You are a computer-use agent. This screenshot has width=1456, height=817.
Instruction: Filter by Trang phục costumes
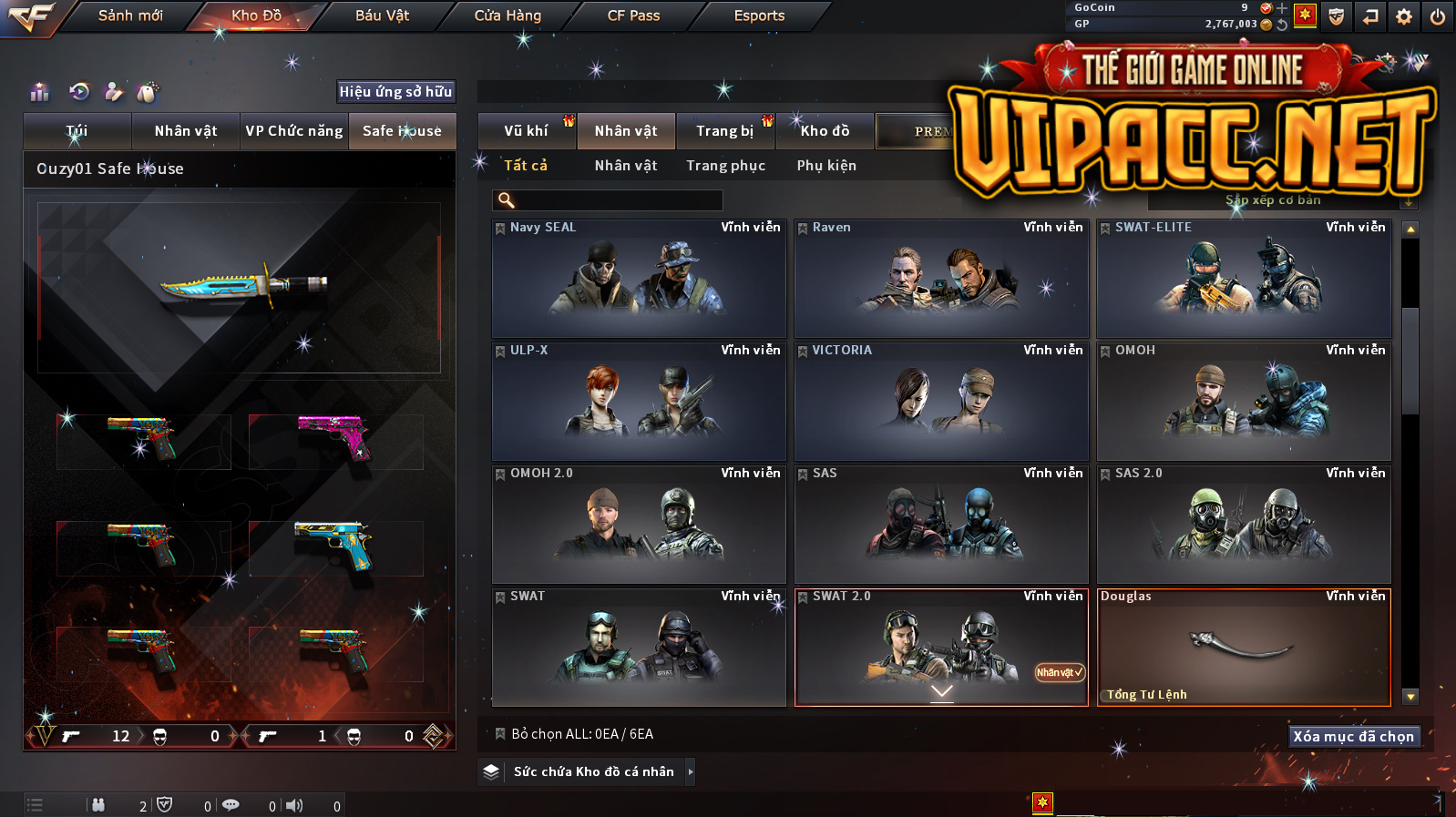(726, 166)
